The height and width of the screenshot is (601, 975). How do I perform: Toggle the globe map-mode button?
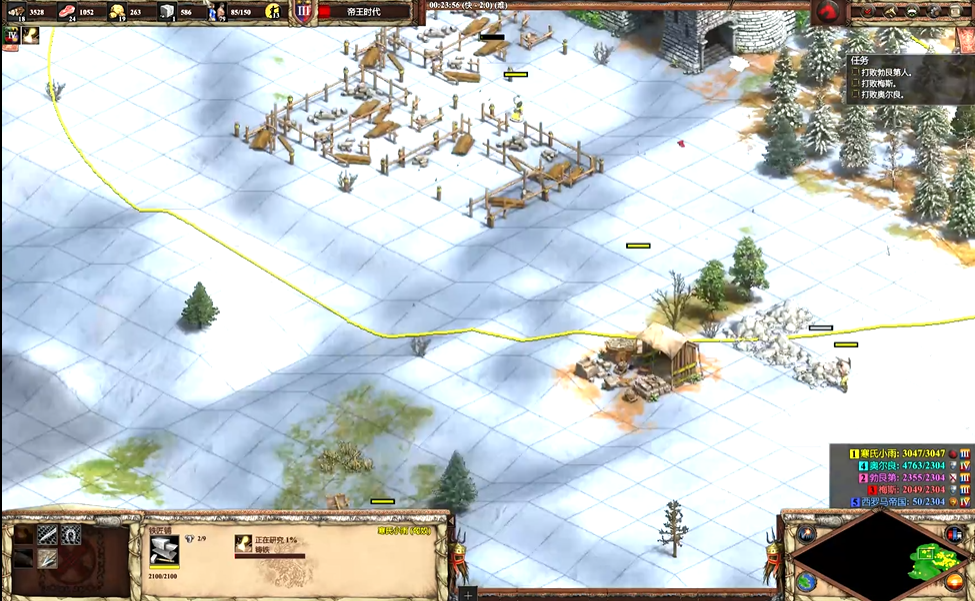[x=807, y=581]
